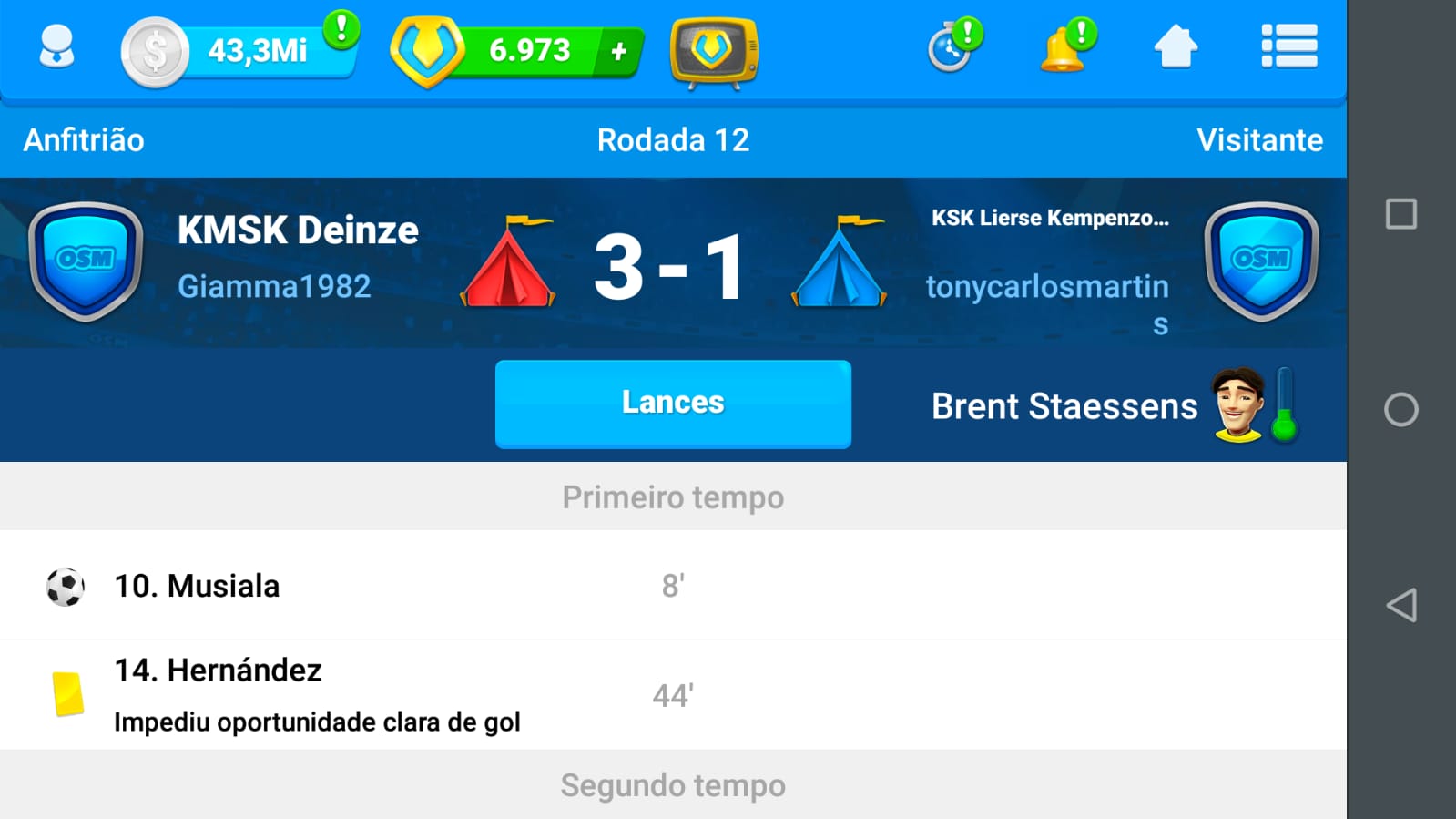Open the KSK Lierse visiting team crest
The height and width of the screenshot is (819, 1456).
click(x=1261, y=261)
